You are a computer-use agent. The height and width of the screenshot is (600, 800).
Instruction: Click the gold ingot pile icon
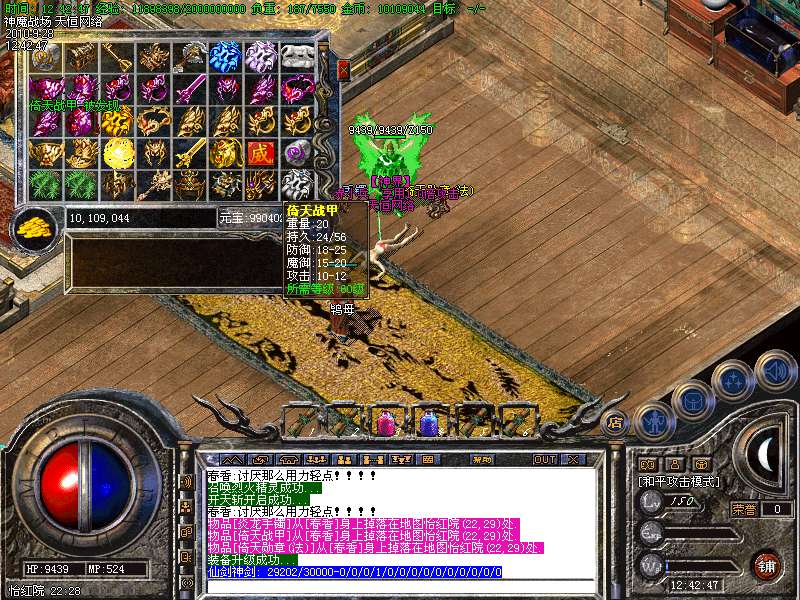point(36,226)
